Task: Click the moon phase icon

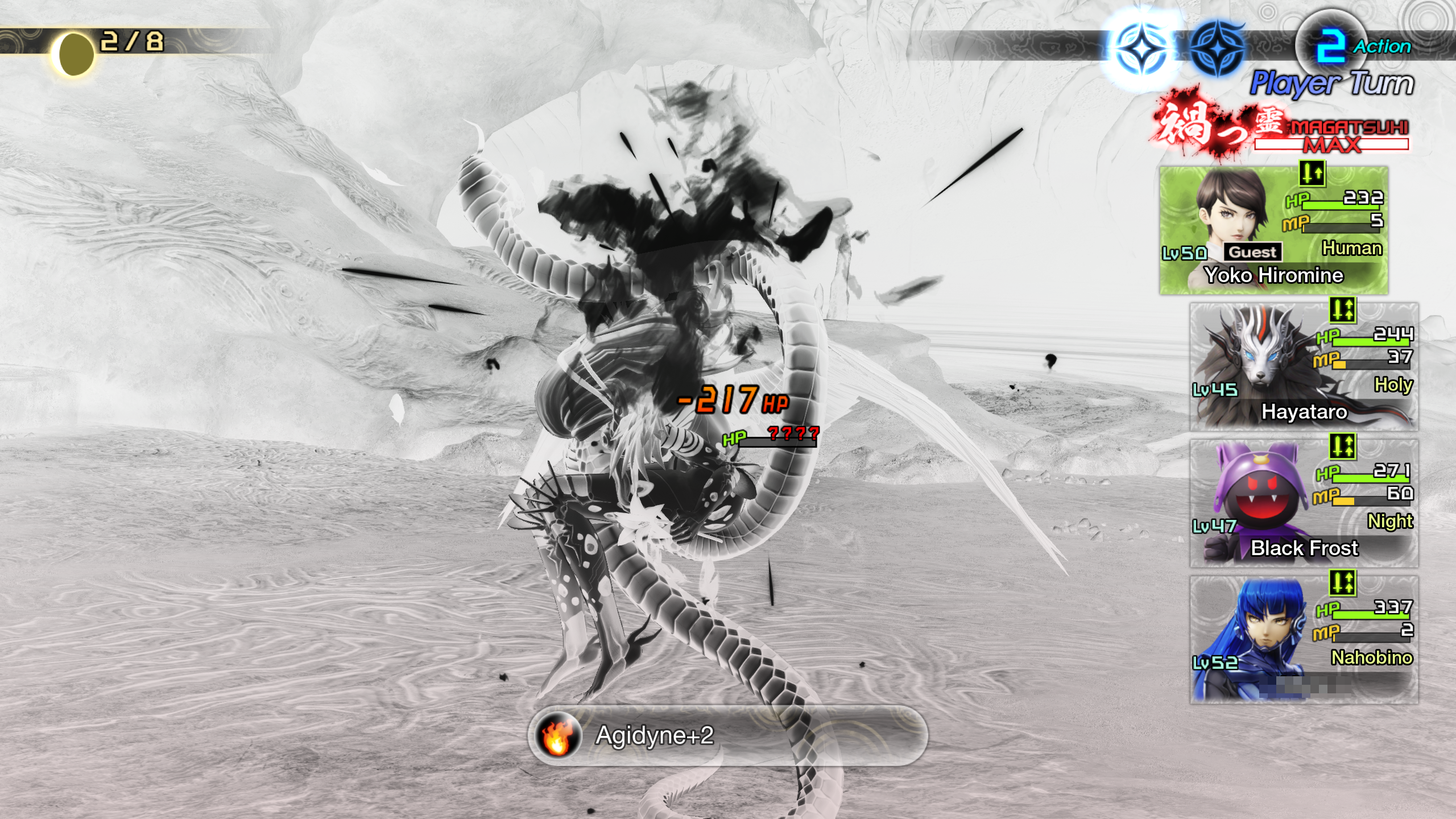Action: click(74, 53)
